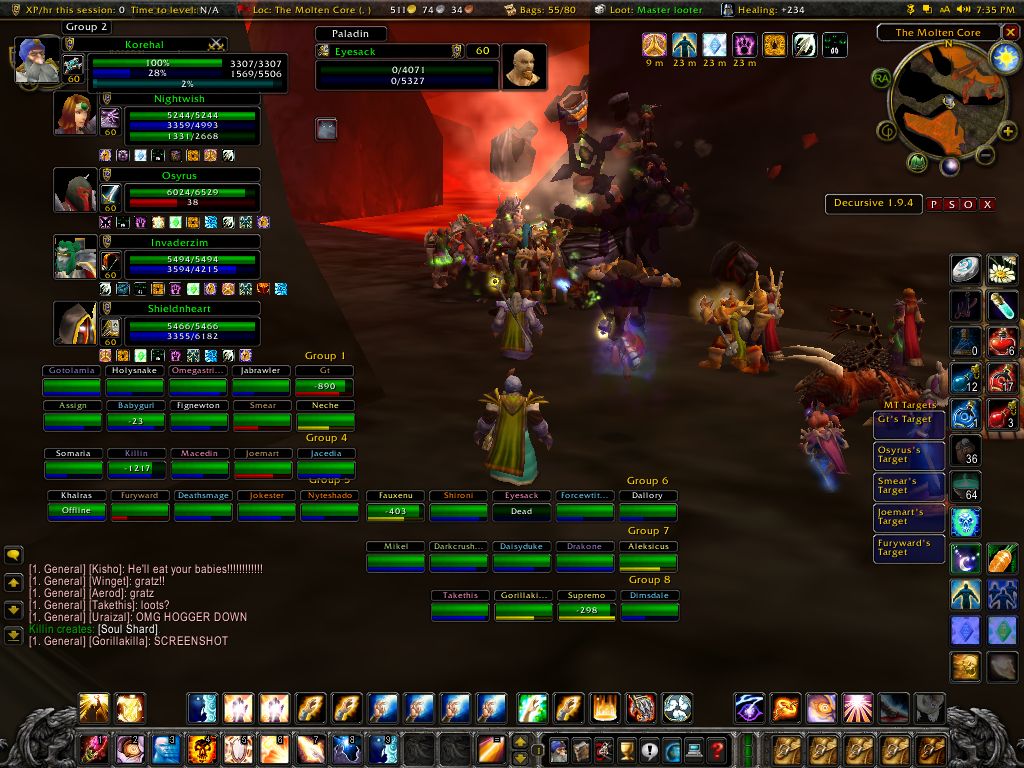The width and height of the screenshot is (1024, 768).
Task: Select Furyward's Target frame
Action: click(x=908, y=548)
